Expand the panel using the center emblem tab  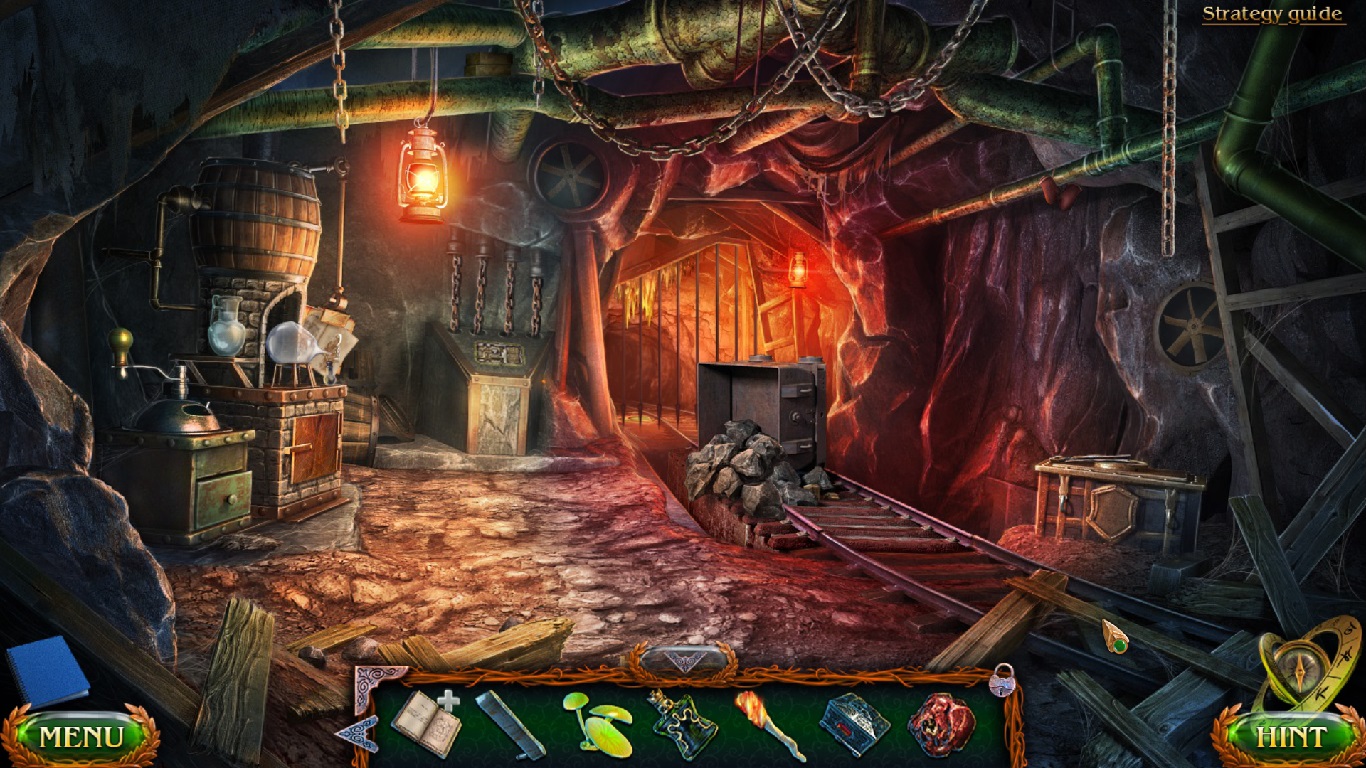pyautogui.click(x=686, y=658)
